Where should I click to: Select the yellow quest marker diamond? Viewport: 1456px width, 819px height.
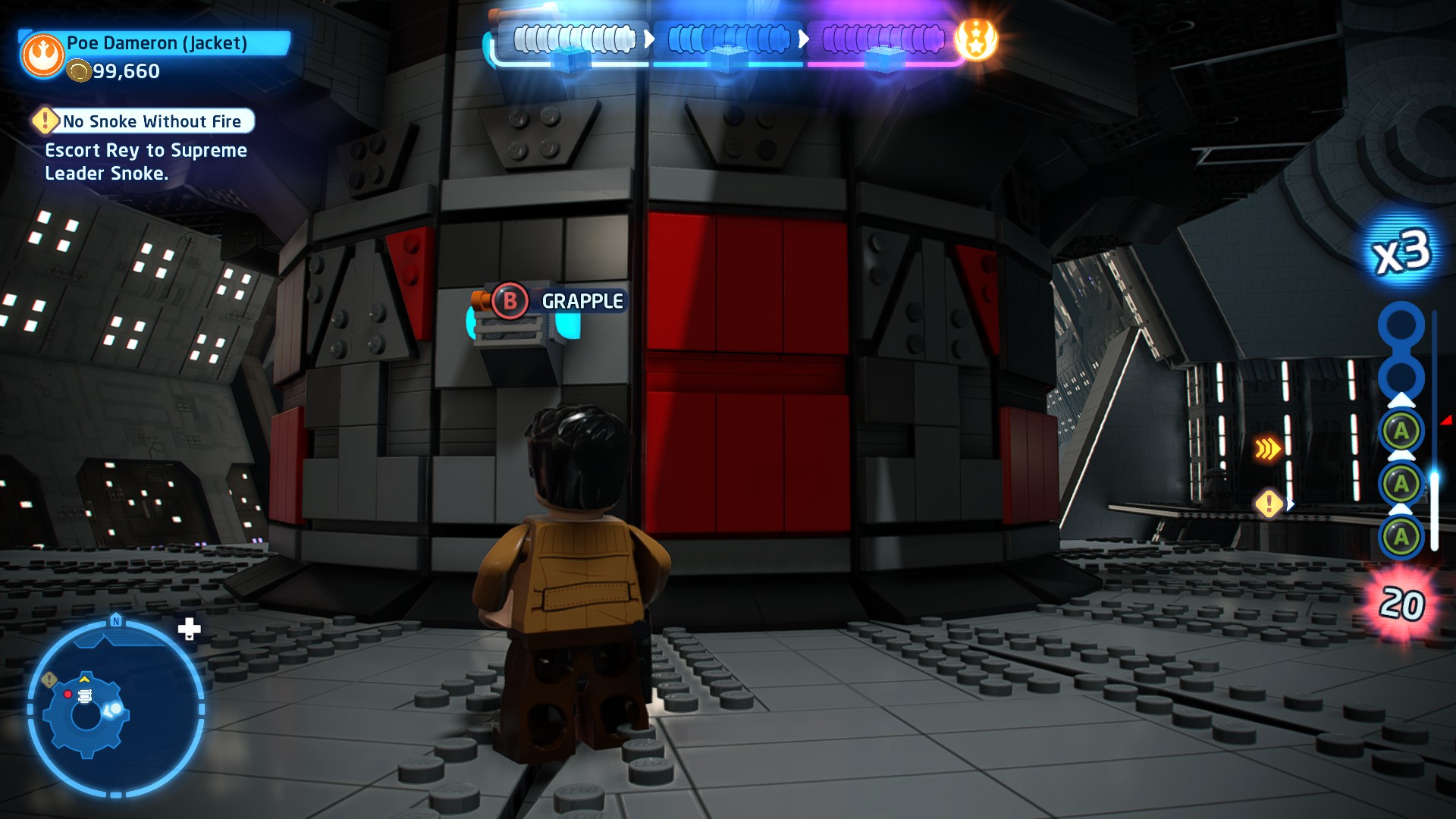[x=1269, y=504]
